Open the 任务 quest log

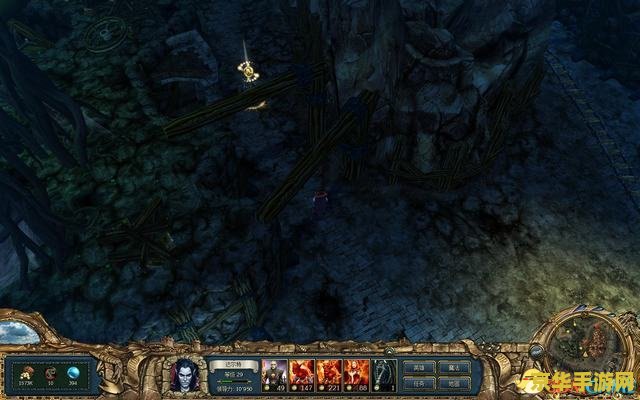(x=418, y=383)
